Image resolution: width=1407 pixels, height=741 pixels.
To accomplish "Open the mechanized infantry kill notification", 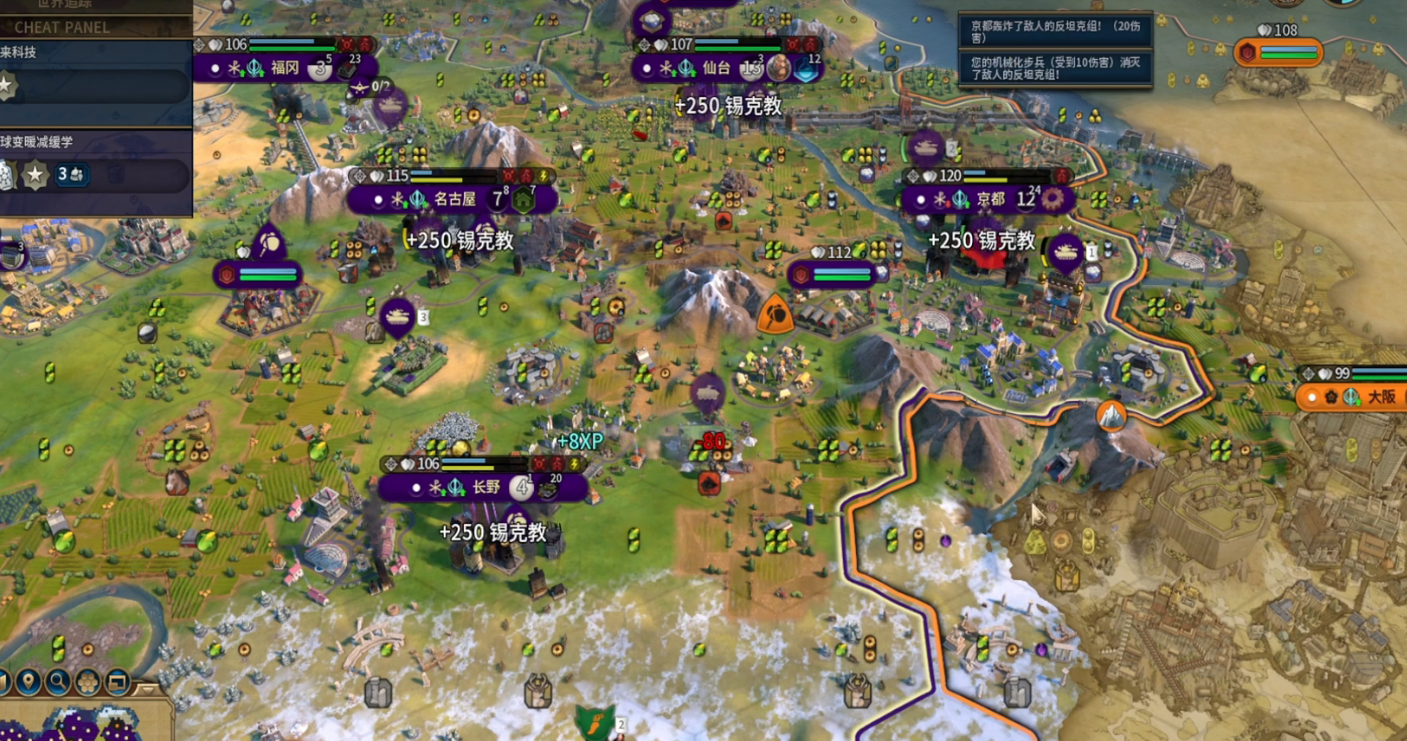I will [x=1054, y=67].
